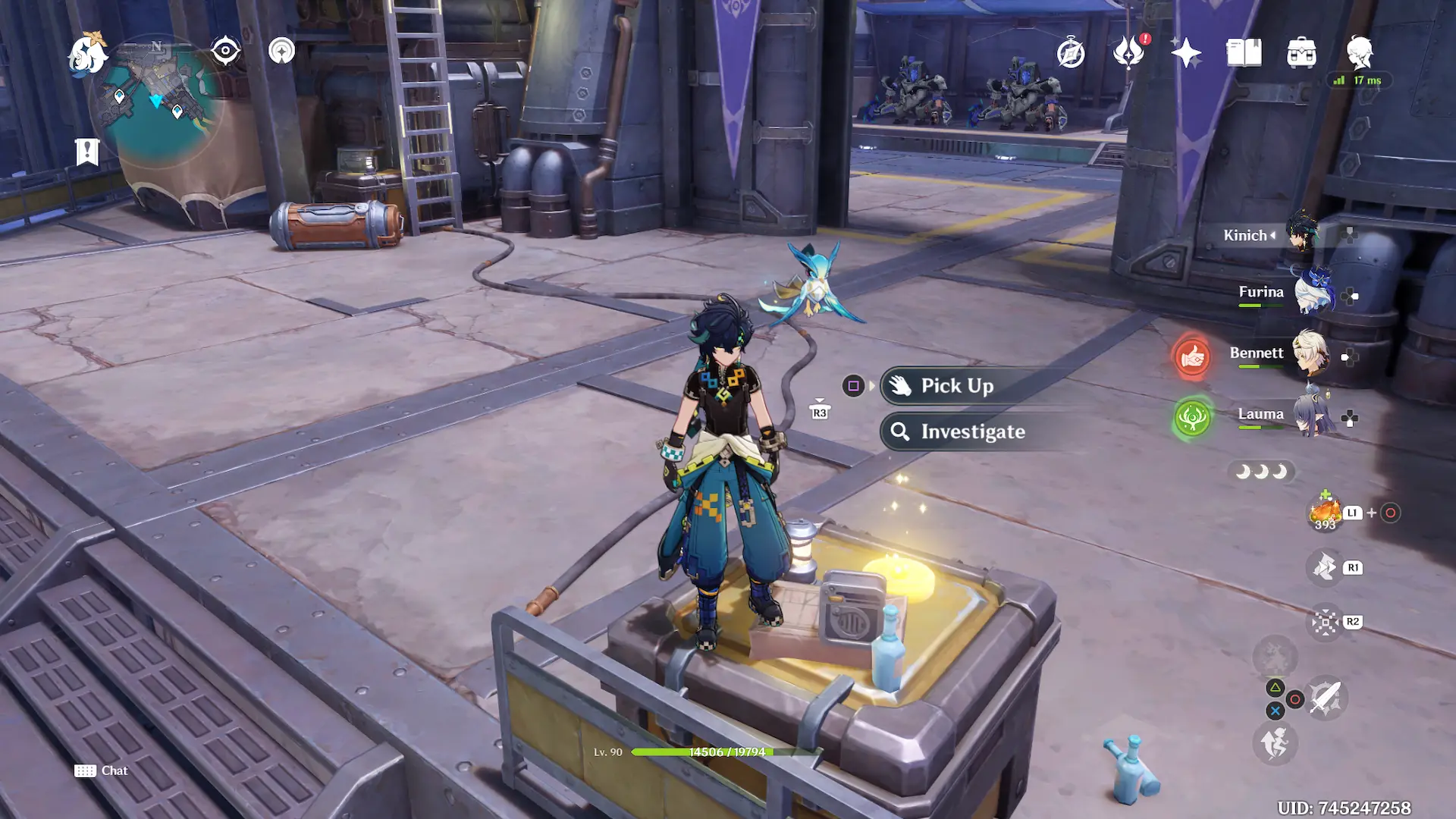
Task: Use the food quick-item with 393 count
Action: (1325, 513)
